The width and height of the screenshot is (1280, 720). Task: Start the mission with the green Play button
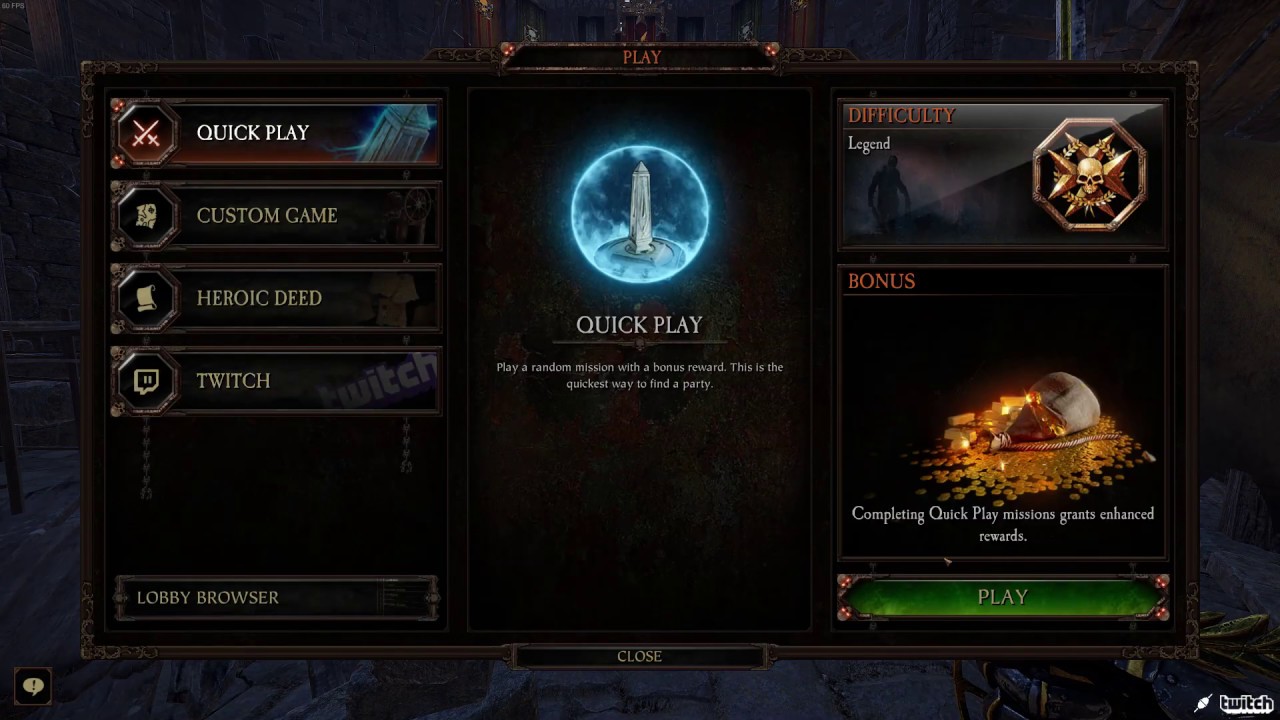point(1002,597)
